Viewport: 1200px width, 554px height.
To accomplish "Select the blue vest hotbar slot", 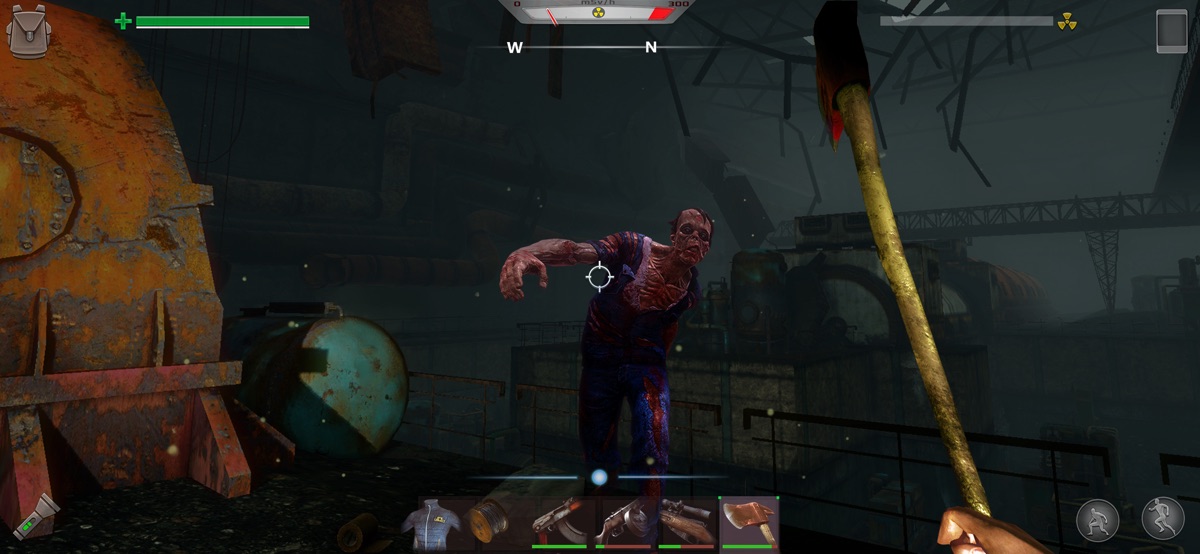I will click(x=431, y=522).
